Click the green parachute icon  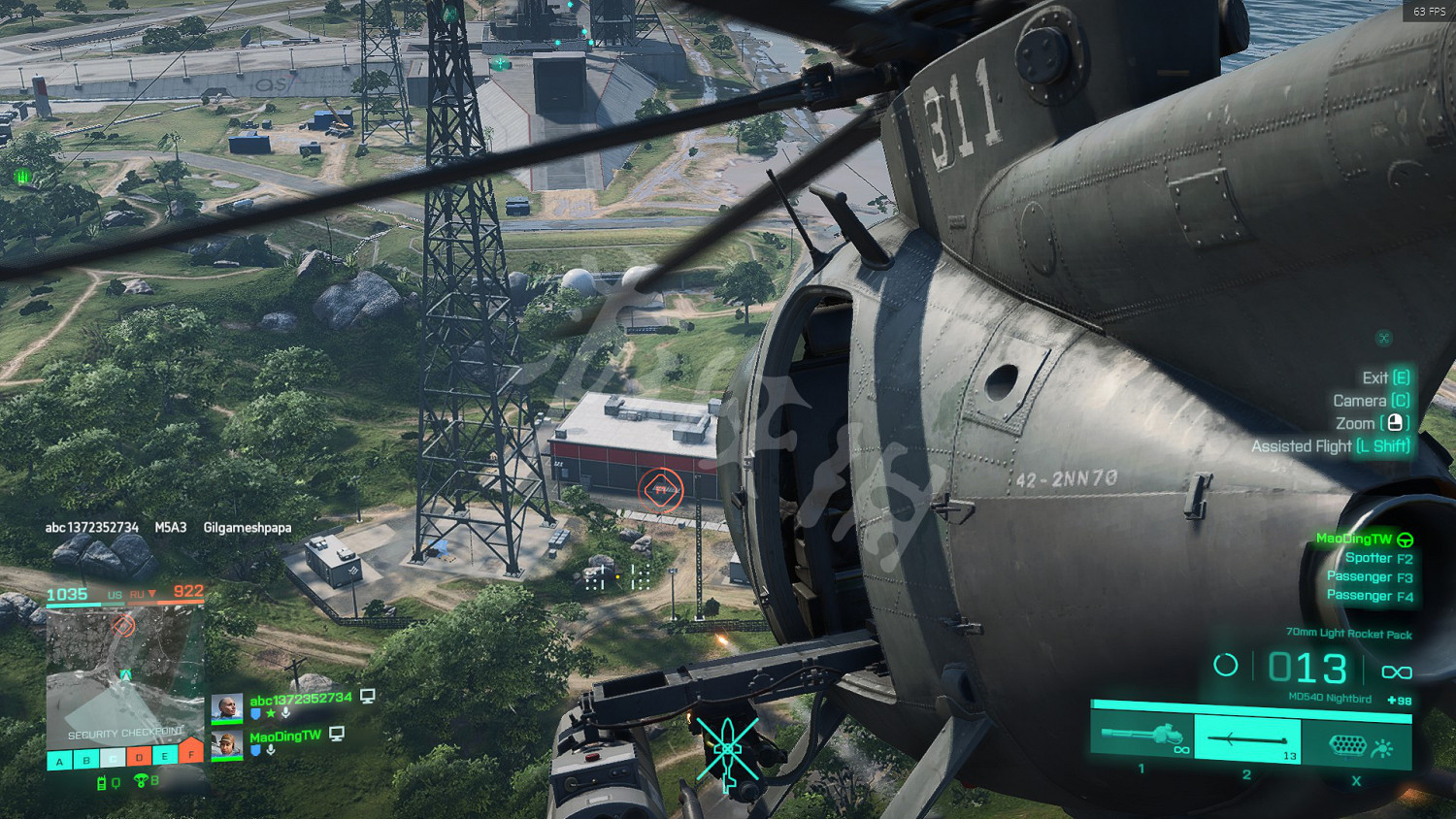tap(141, 781)
